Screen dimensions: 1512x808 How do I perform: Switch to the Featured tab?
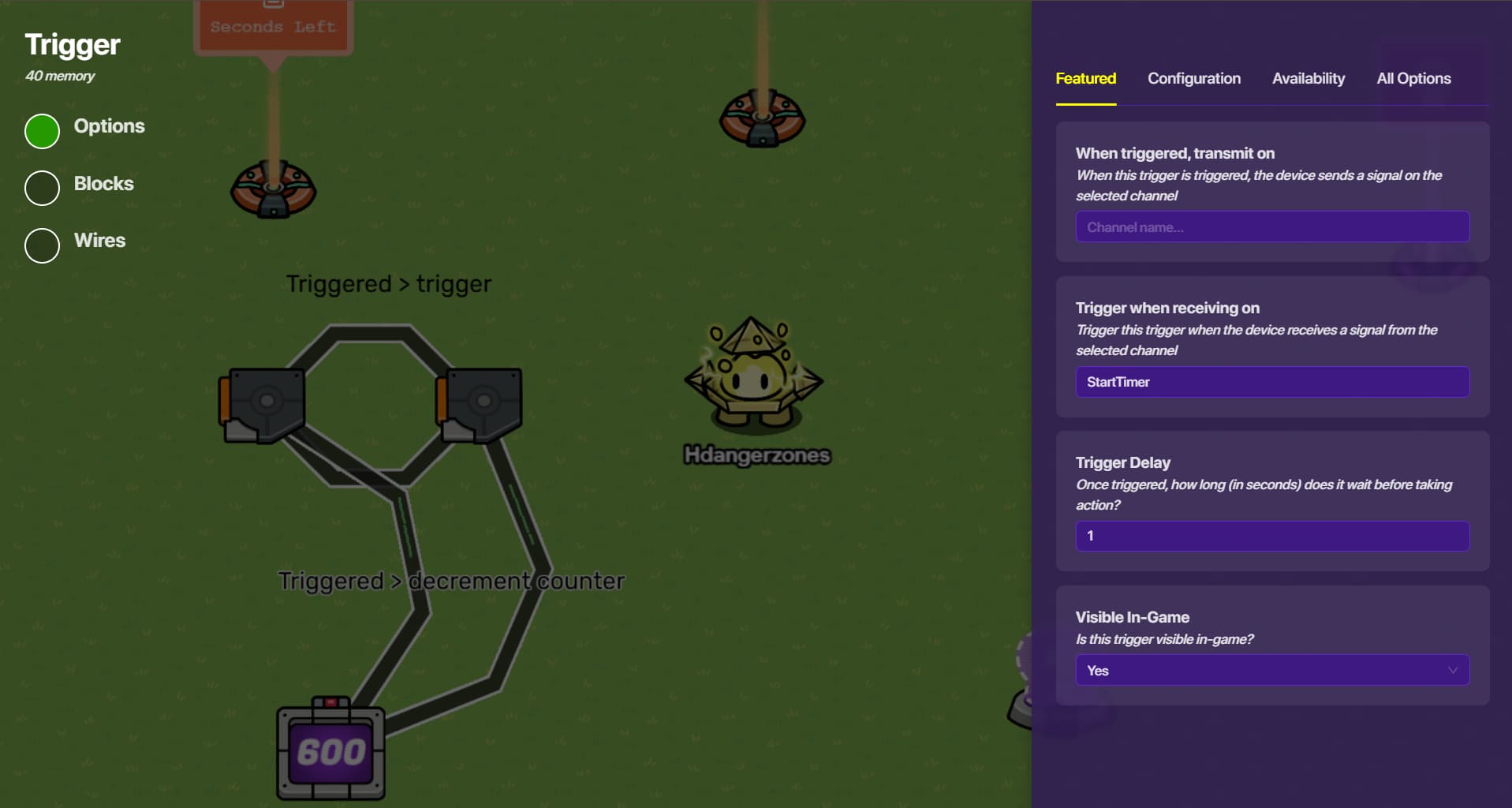click(1085, 79)
